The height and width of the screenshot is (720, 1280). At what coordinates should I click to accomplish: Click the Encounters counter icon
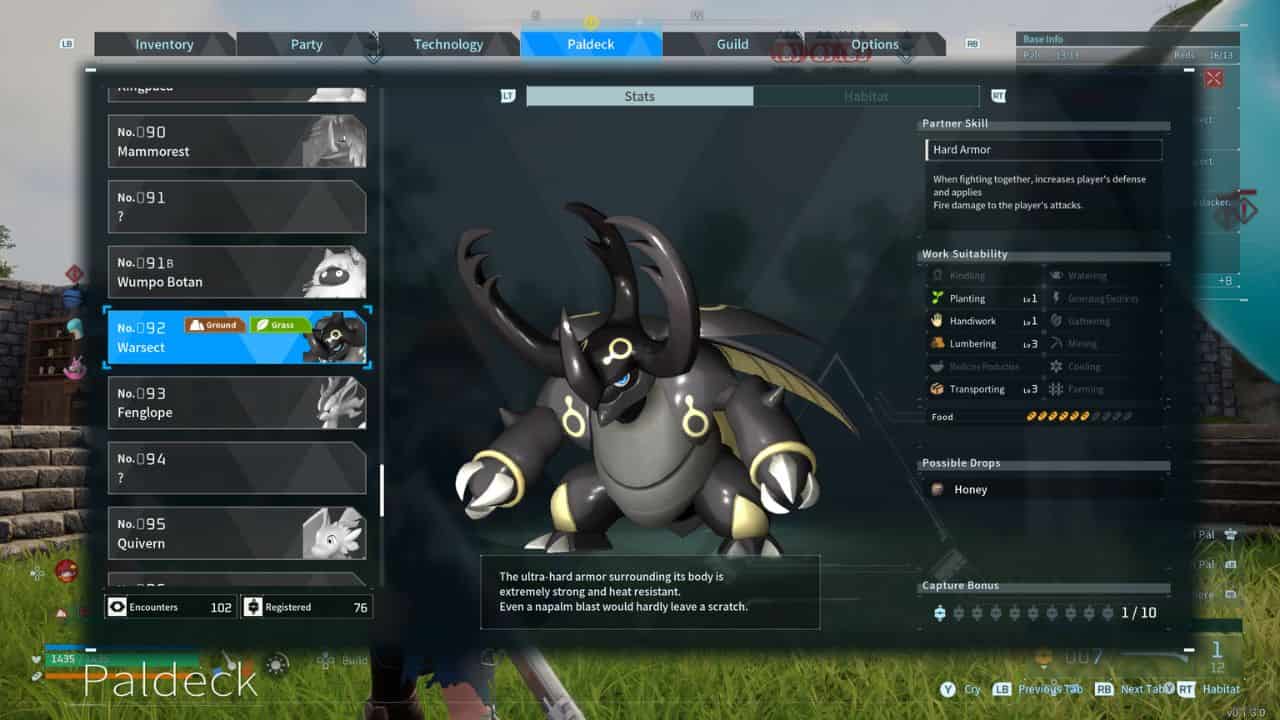117,607
